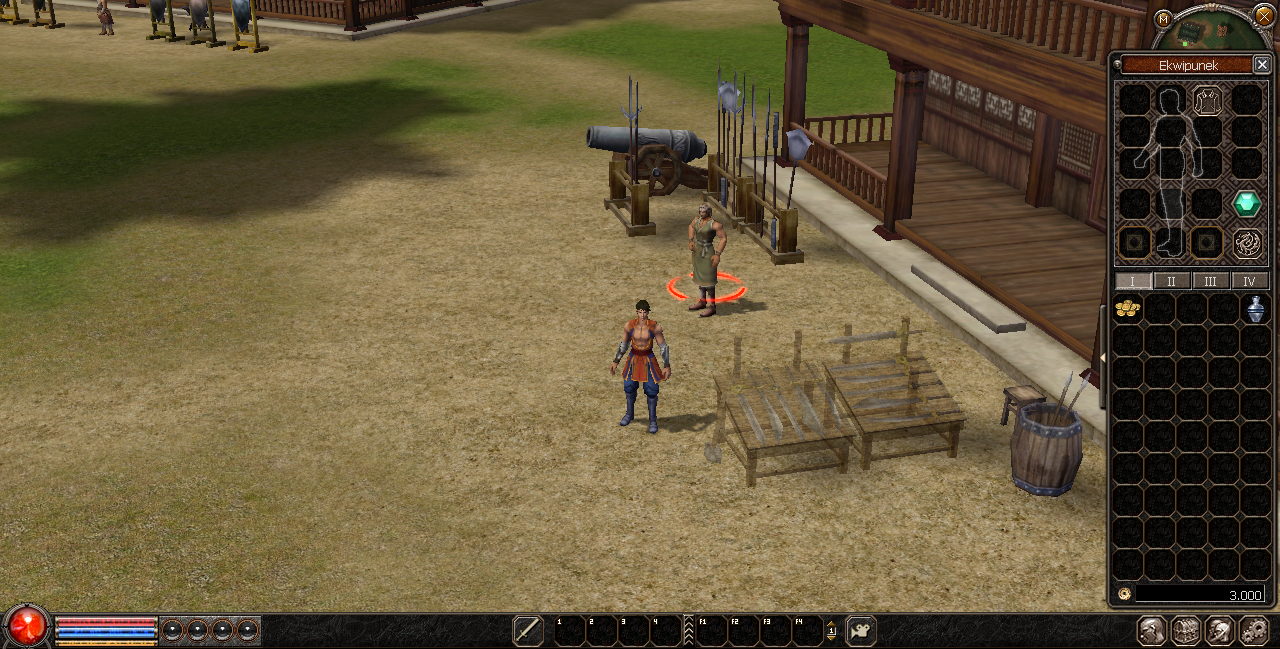
Task: Open the map with the M button
Action: 1163,19
